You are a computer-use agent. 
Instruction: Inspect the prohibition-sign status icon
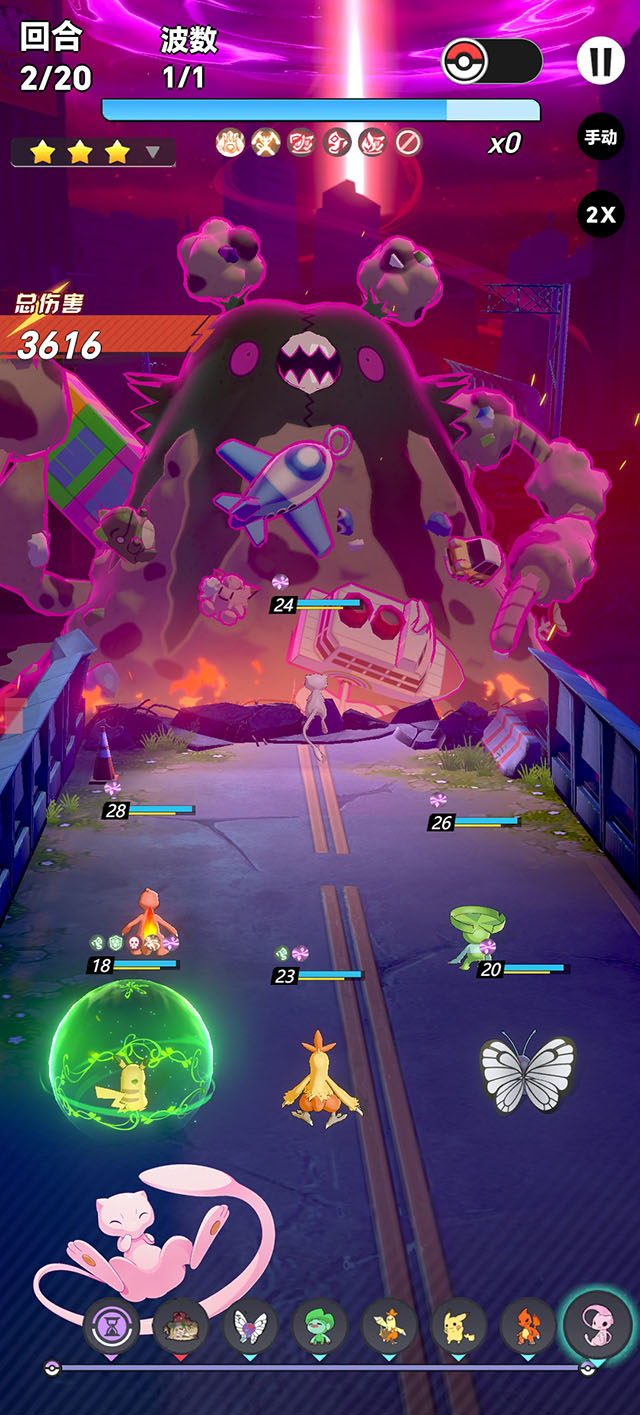[406, 143]
